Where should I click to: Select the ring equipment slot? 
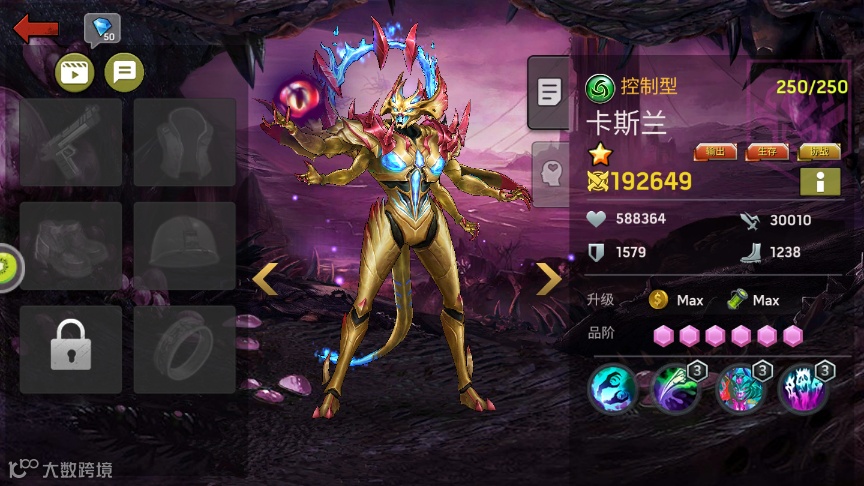(x=185, y=349)
